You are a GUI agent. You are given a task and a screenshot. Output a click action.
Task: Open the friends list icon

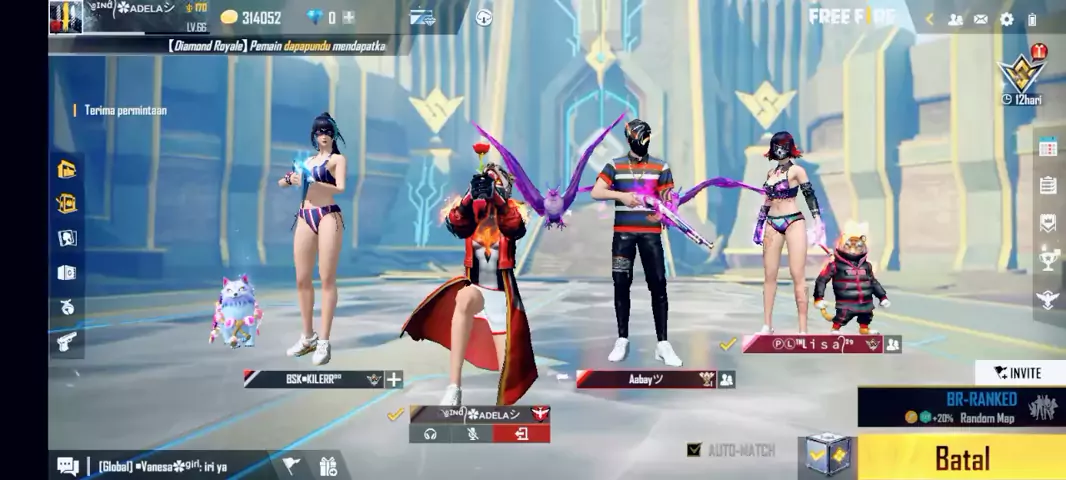click(955, 19)
